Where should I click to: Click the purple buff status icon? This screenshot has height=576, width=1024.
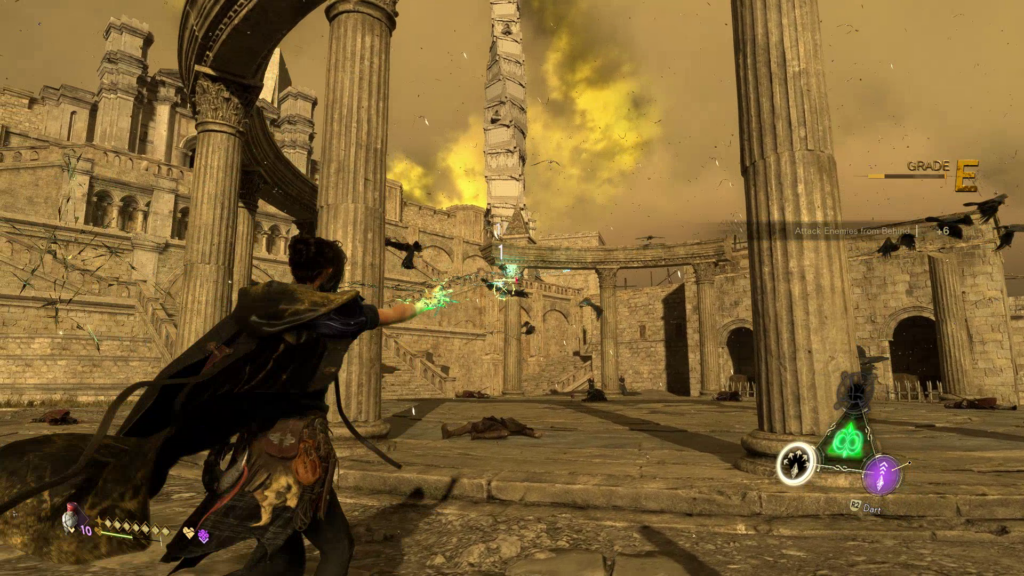point(203,536)
